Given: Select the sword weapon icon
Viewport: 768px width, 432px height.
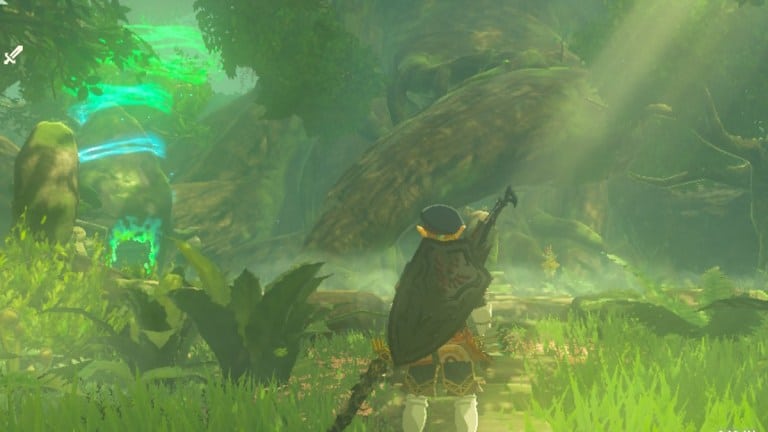Looking at the screenshot, I should tap(12, 55).
